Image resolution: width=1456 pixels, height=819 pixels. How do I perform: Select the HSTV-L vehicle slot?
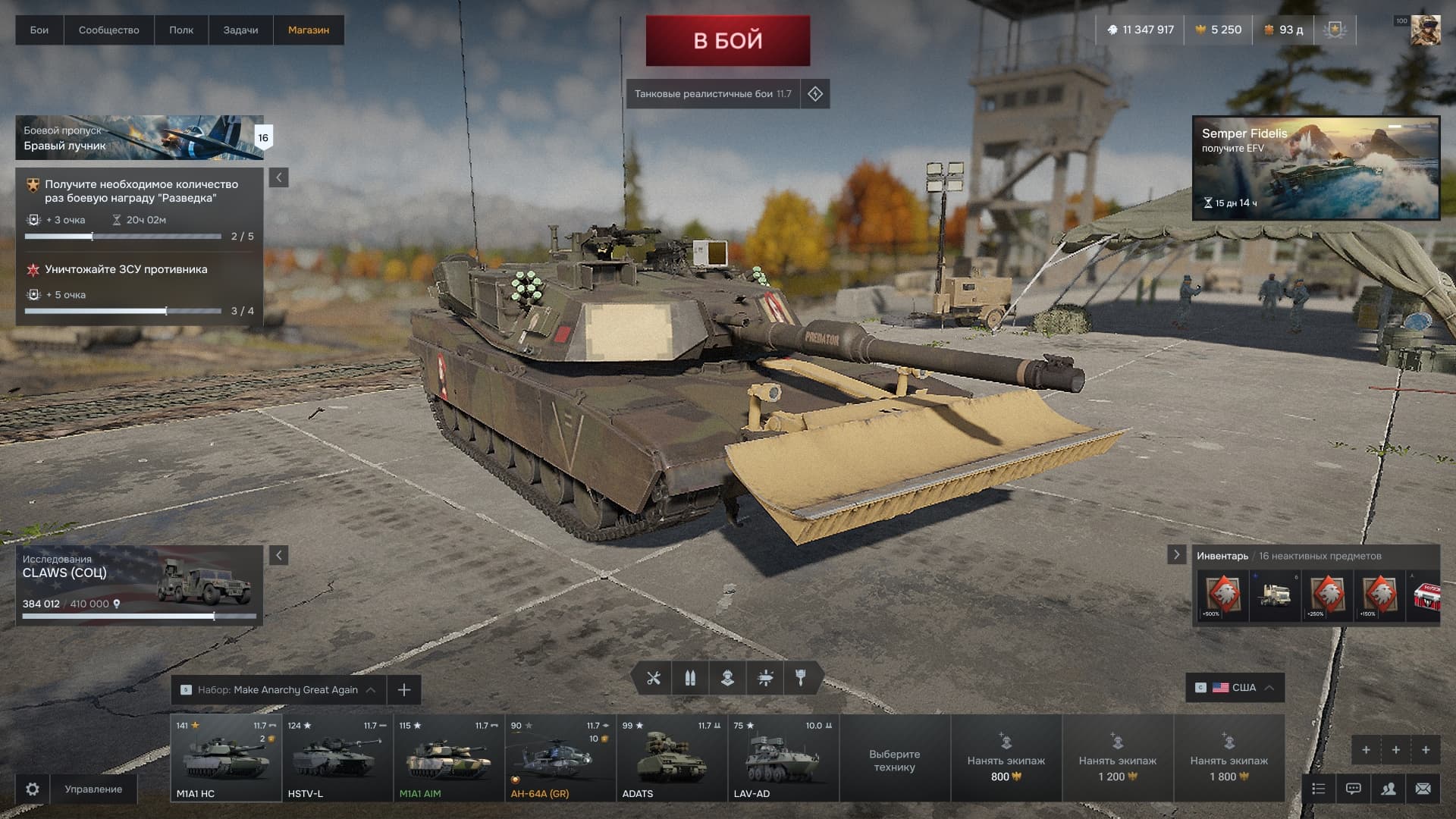(x=337, y=758)
